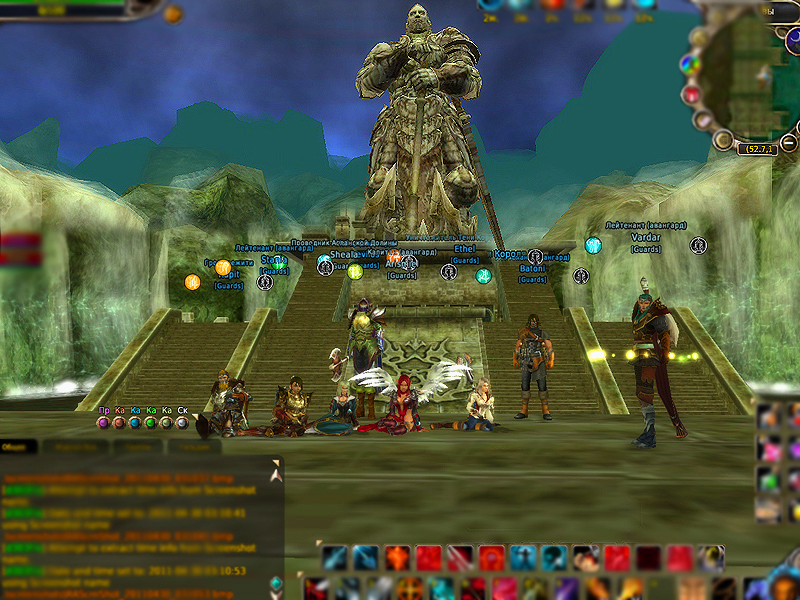Select the grey "Ск" chat channel orb

182,423
